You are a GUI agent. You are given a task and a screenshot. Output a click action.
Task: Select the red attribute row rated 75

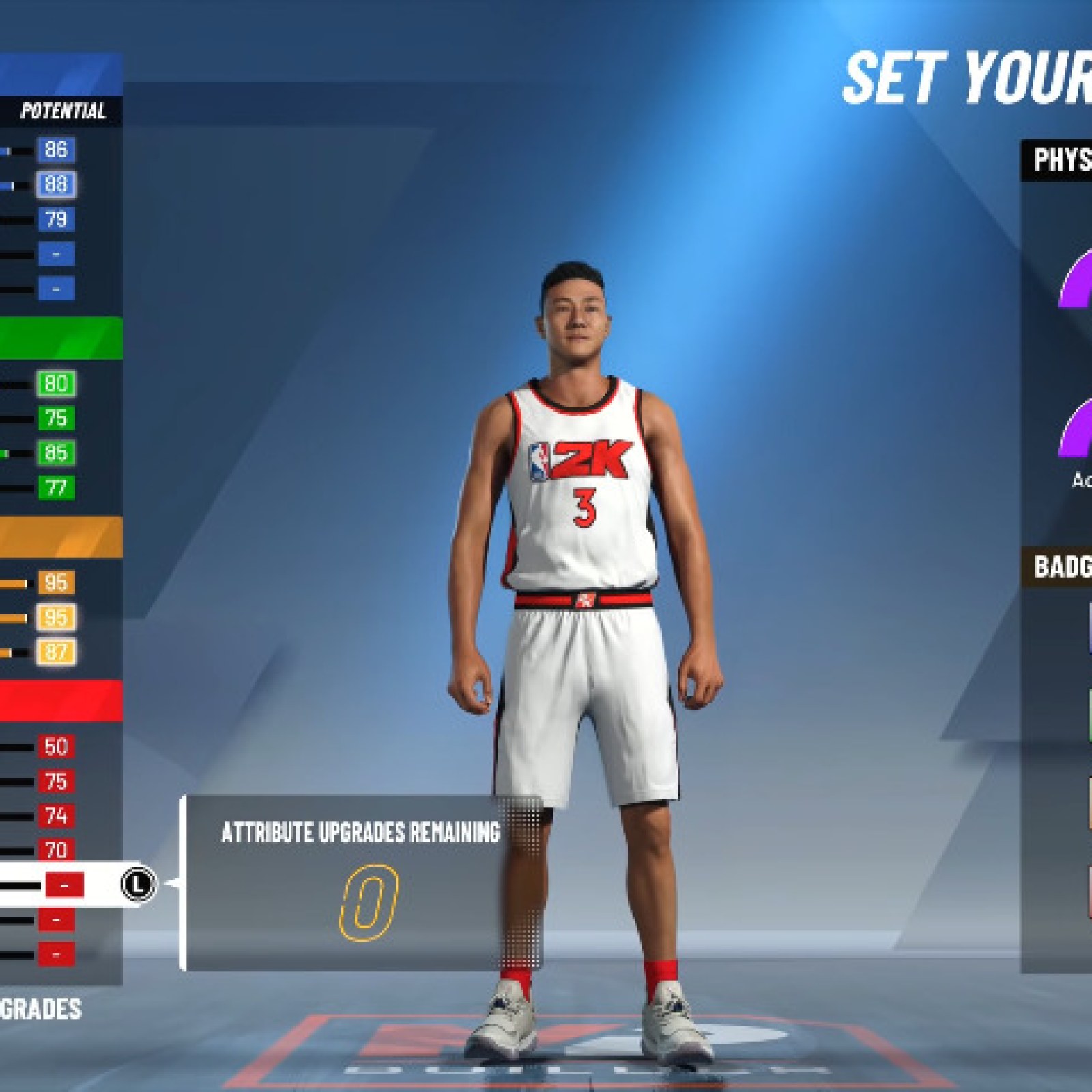55,781
